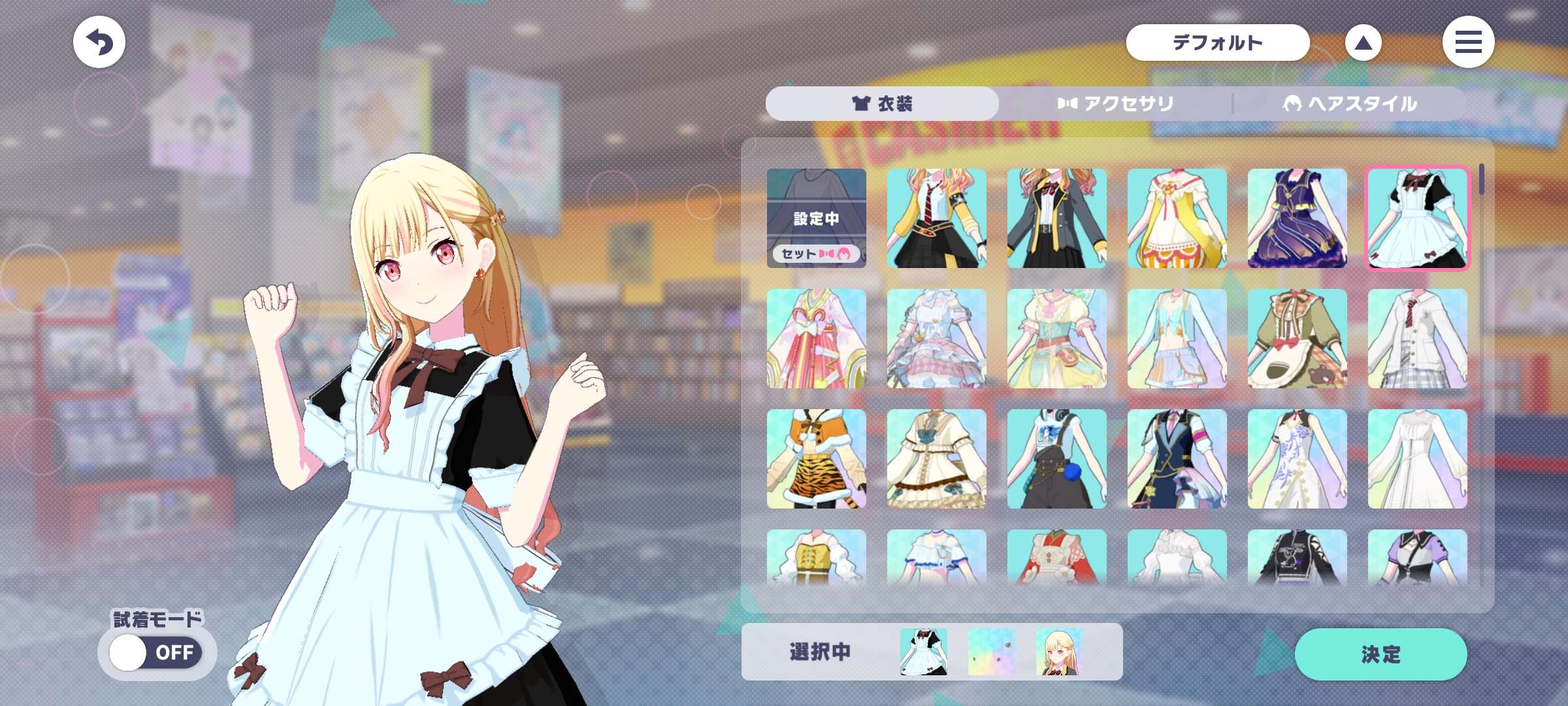Go back with the return arrow button
The width and height of the screenshot is (1568, 706).
99,42
